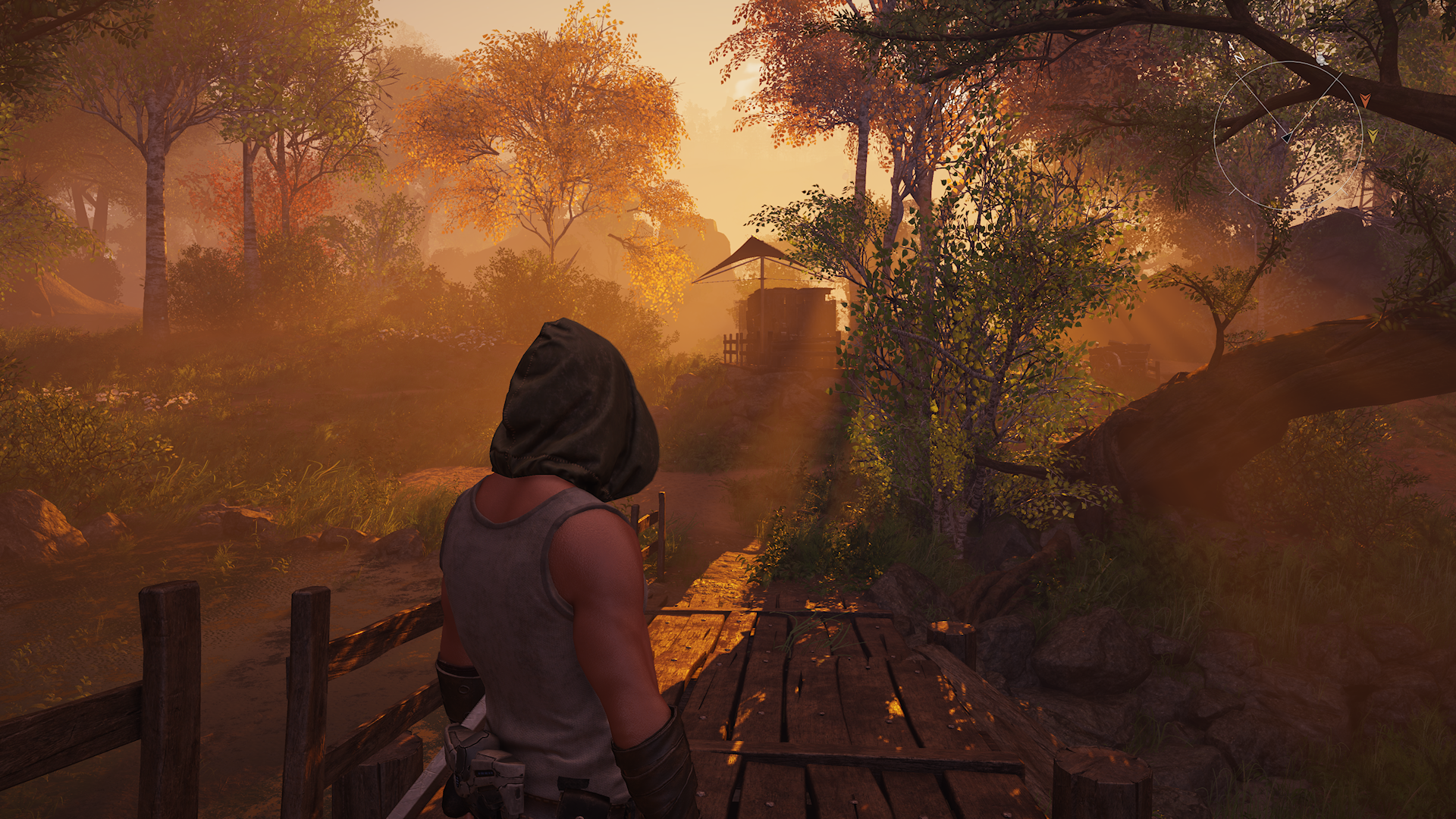Click the north N indicator on the compass
The image size is (1456, 819).
[x=1239, y=58]
